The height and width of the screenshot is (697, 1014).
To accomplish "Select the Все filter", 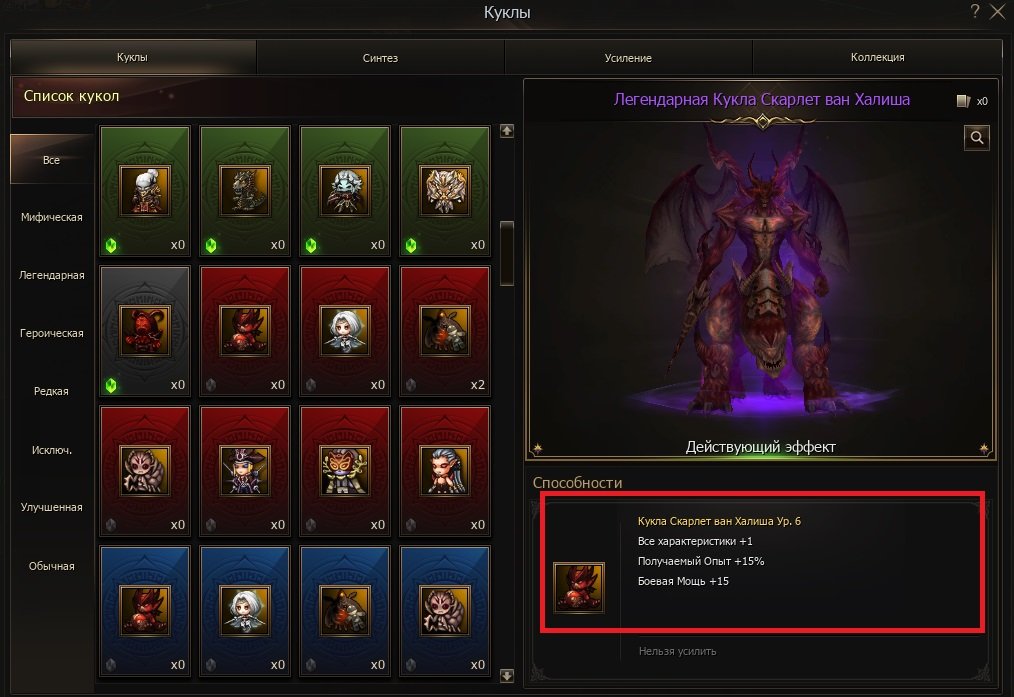I will pos(52,159).
